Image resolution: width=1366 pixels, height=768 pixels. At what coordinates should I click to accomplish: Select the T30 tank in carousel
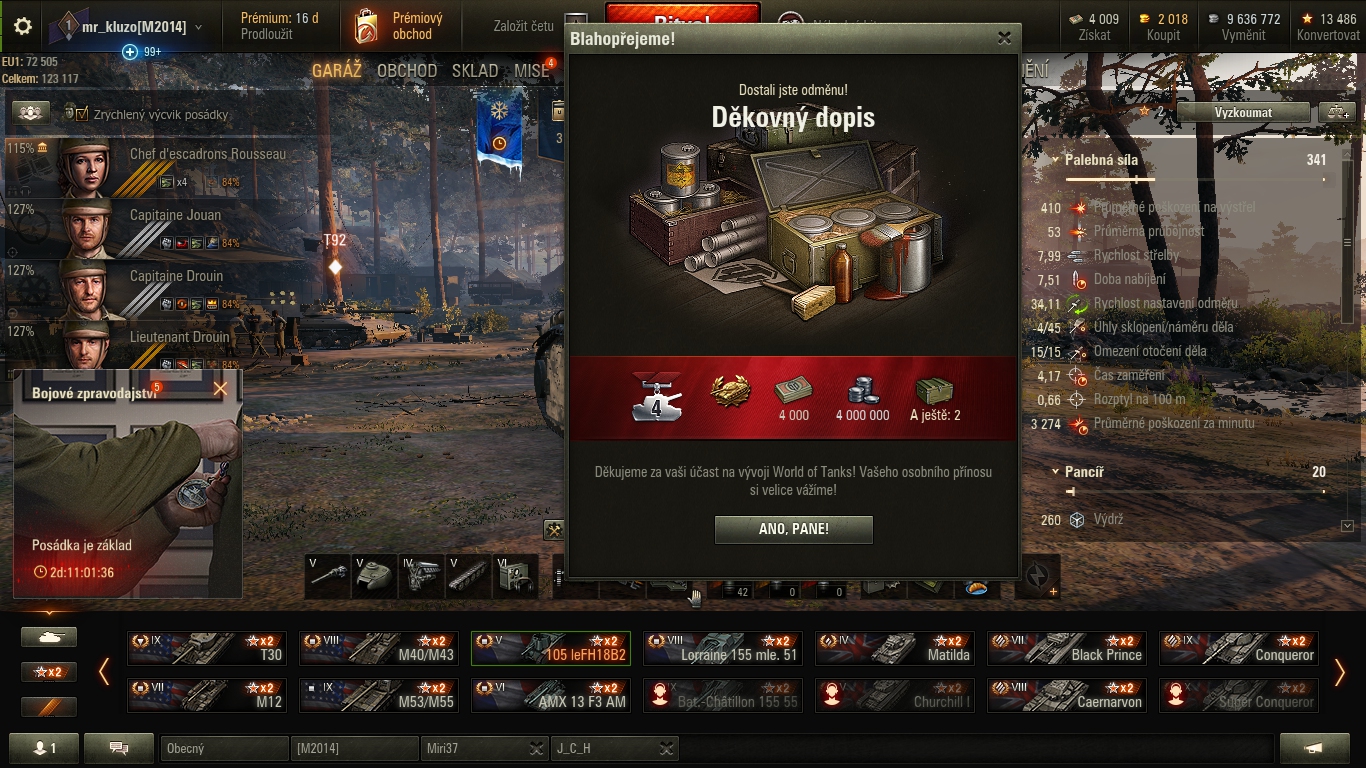coord(207,648)
